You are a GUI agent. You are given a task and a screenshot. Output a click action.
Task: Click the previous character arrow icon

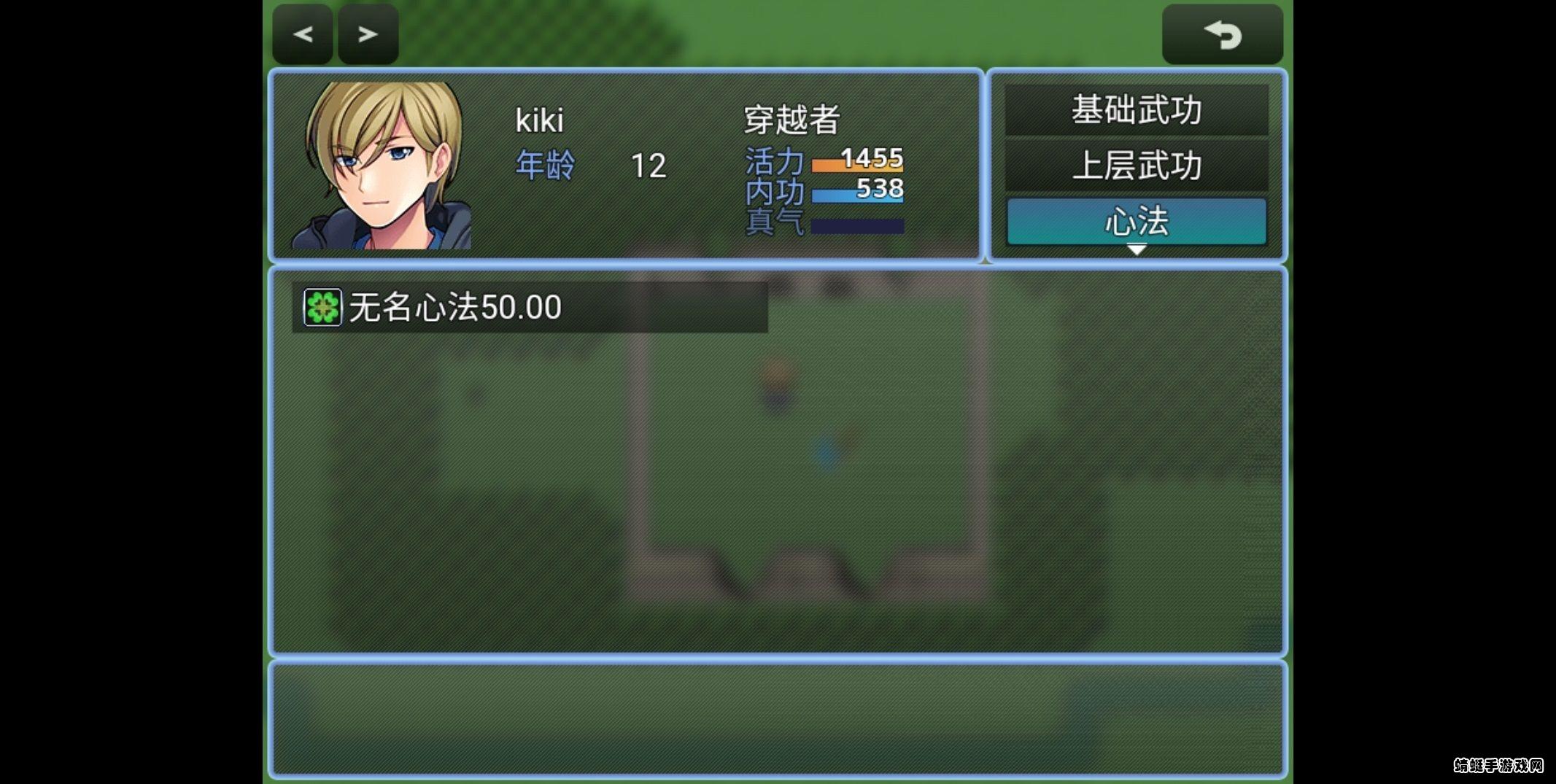[x=302, y=33]
